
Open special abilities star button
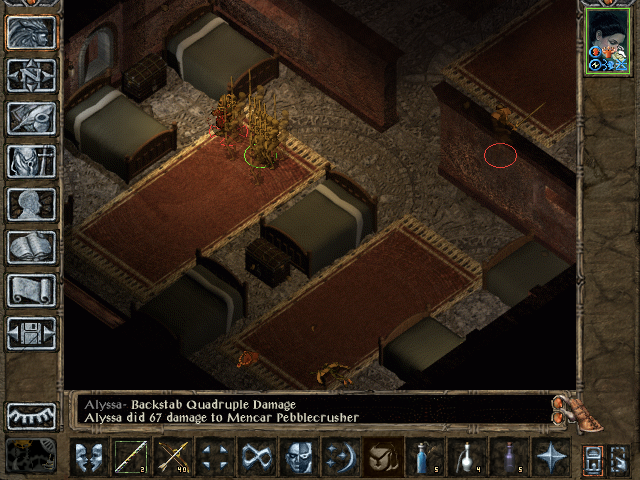click(x=550, y=458)
